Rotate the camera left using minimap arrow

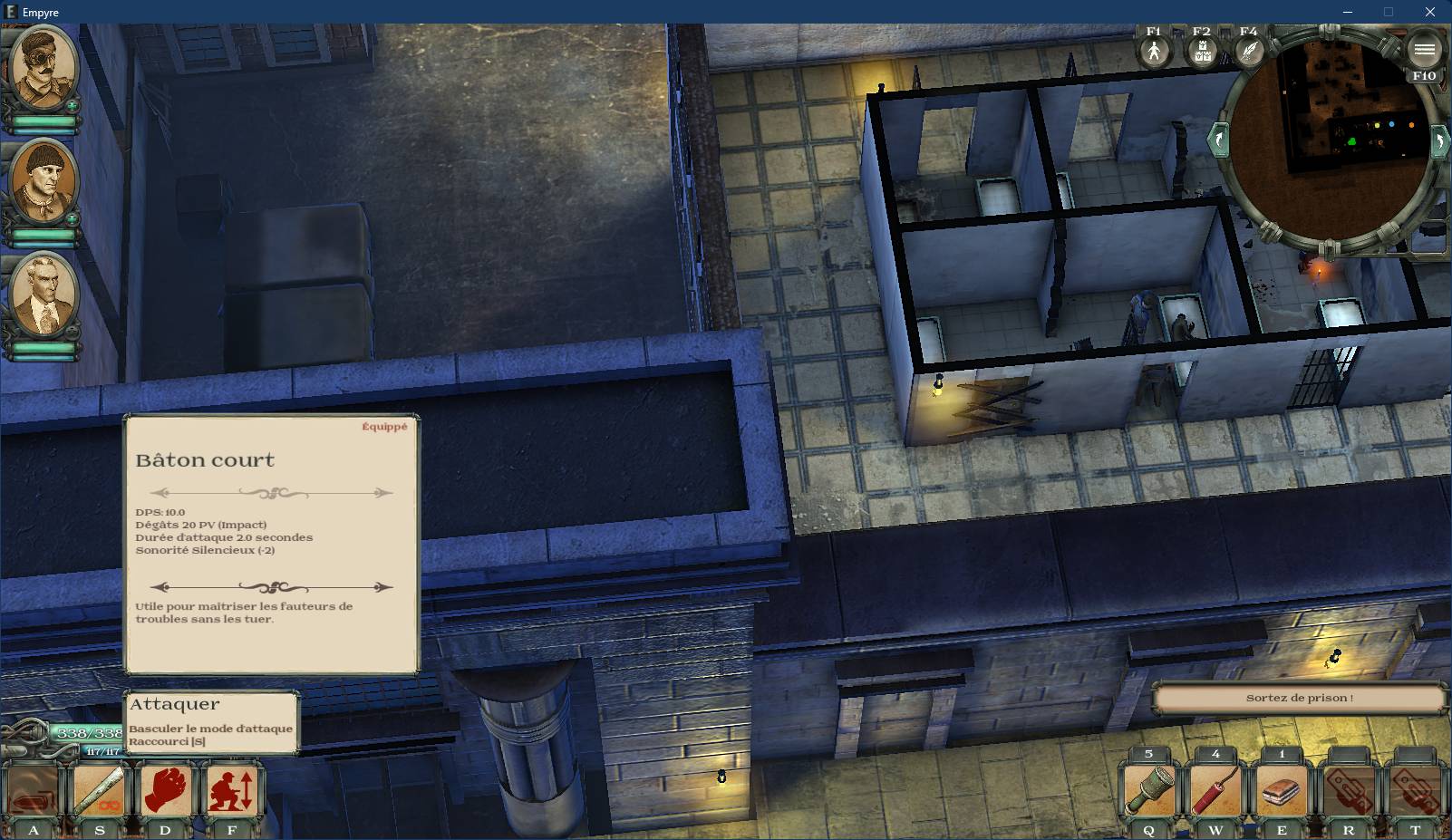tap(1219, 140)
